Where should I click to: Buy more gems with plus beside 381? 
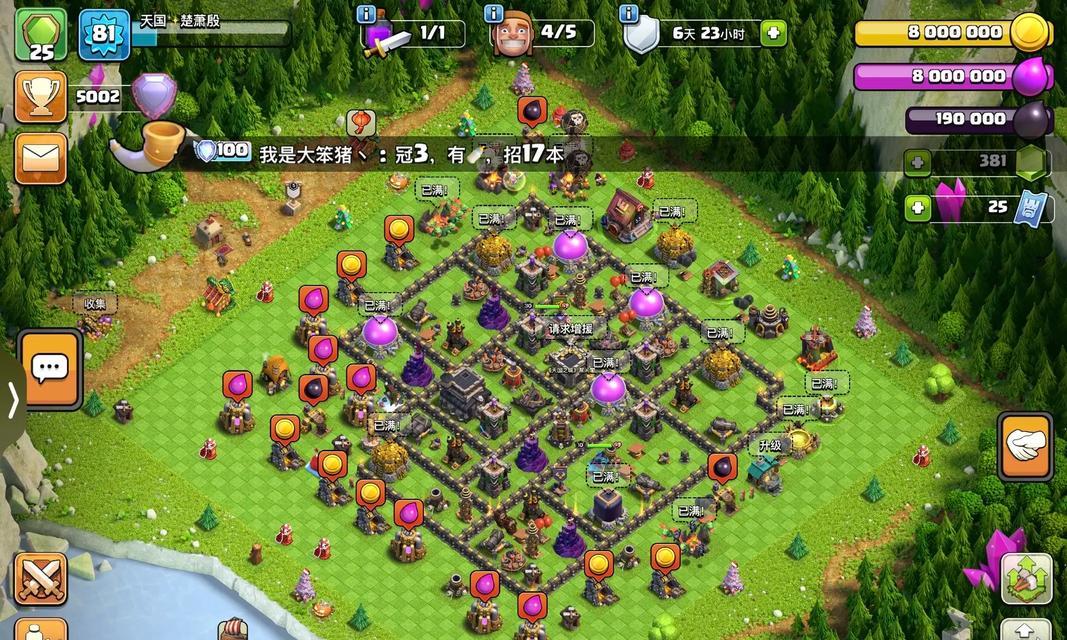[x=917, y=162]
